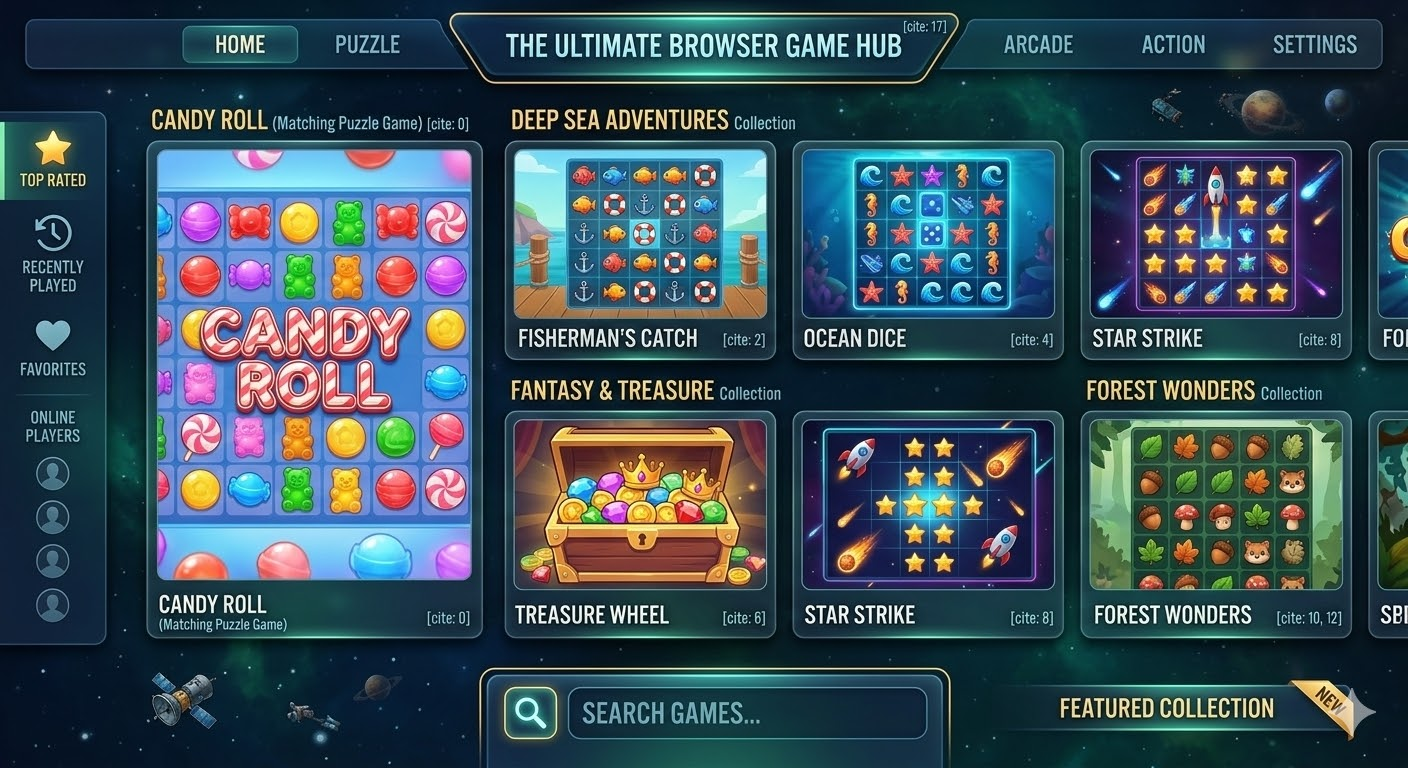Click the second Online Players avatar
1408x768 pixels.
(52, 516)
